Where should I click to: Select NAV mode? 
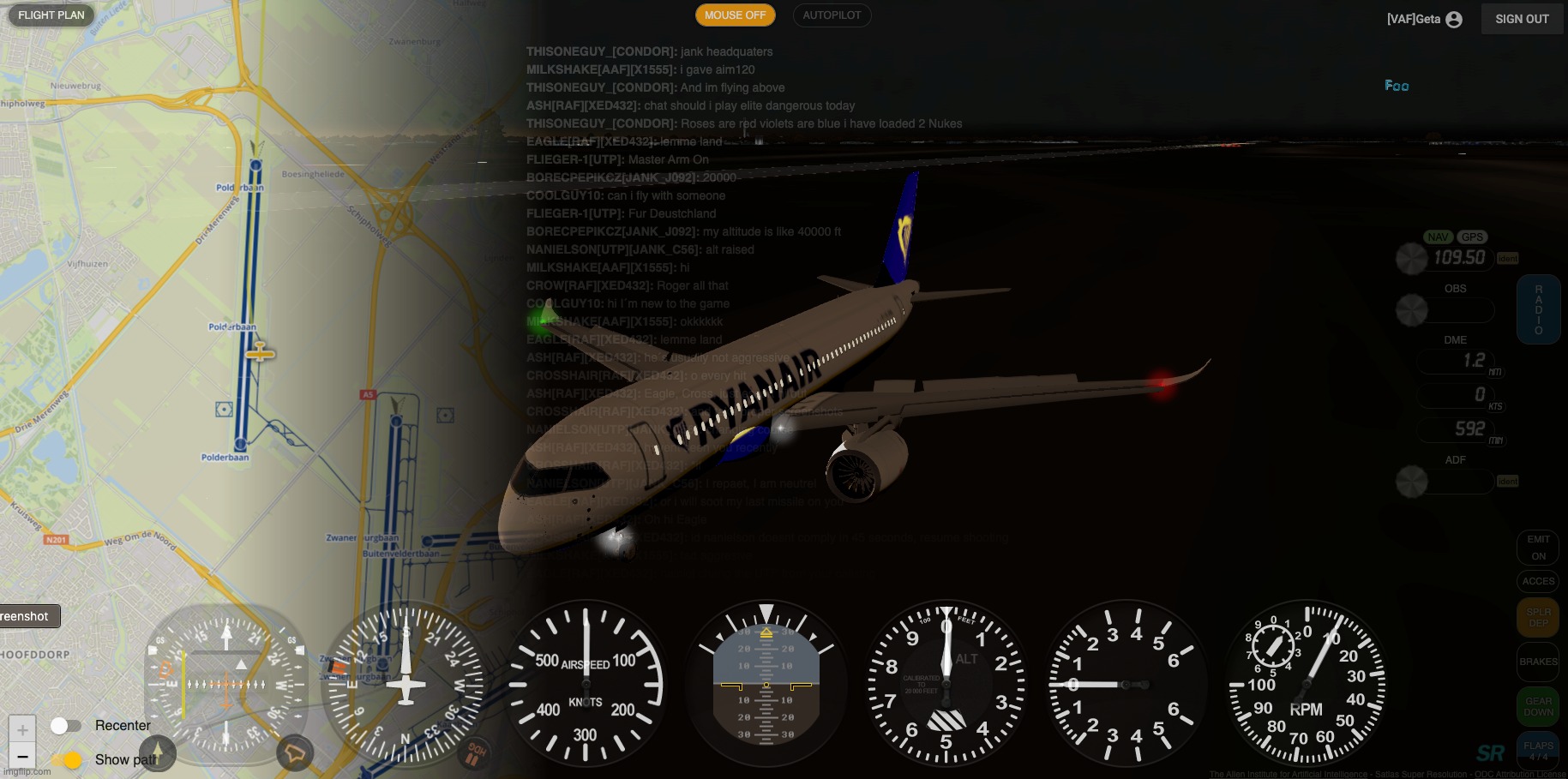pyautogui.click(x=1438, y=237)
